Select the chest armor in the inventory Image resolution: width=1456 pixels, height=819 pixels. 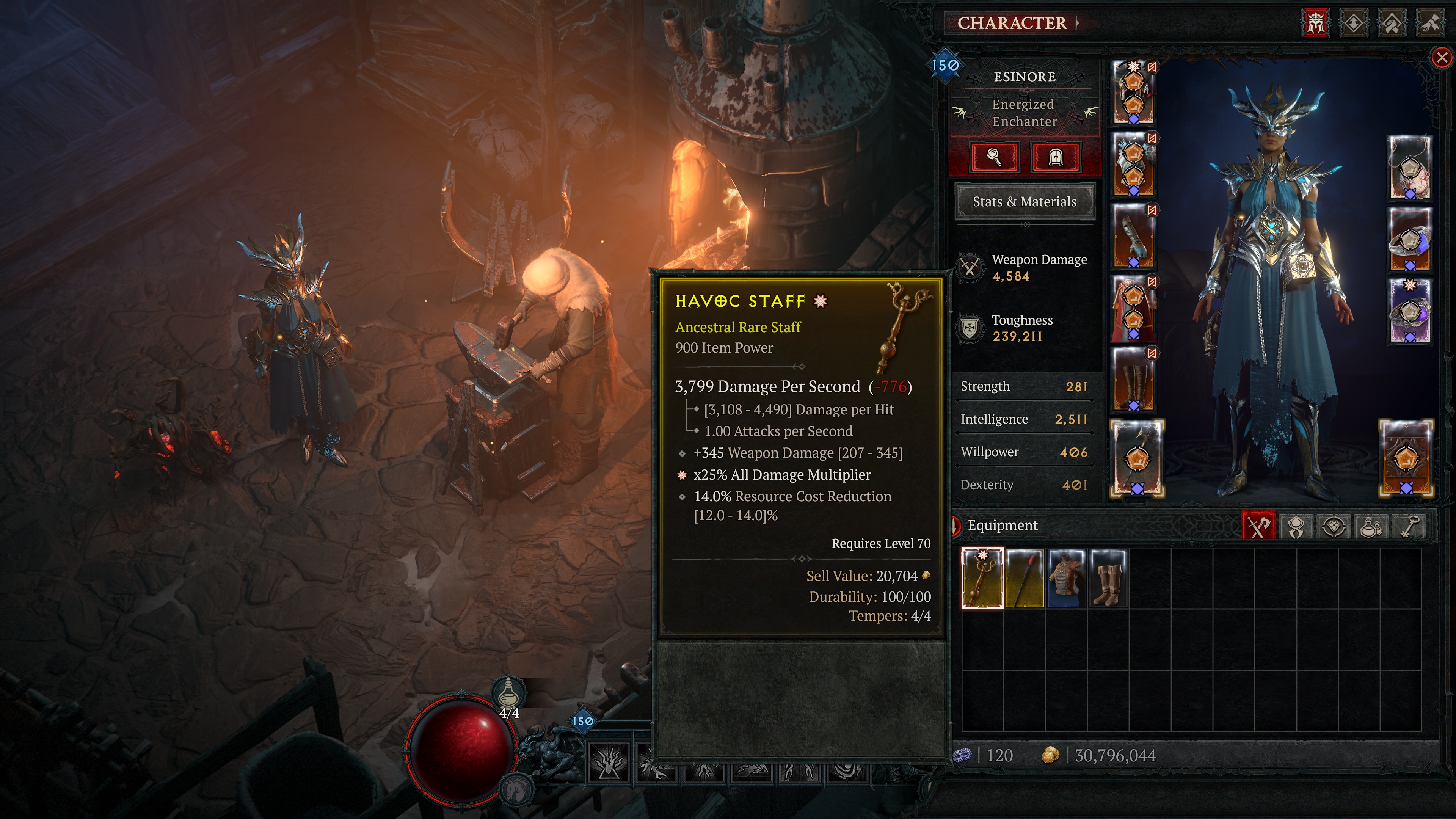coord(1066,577)
